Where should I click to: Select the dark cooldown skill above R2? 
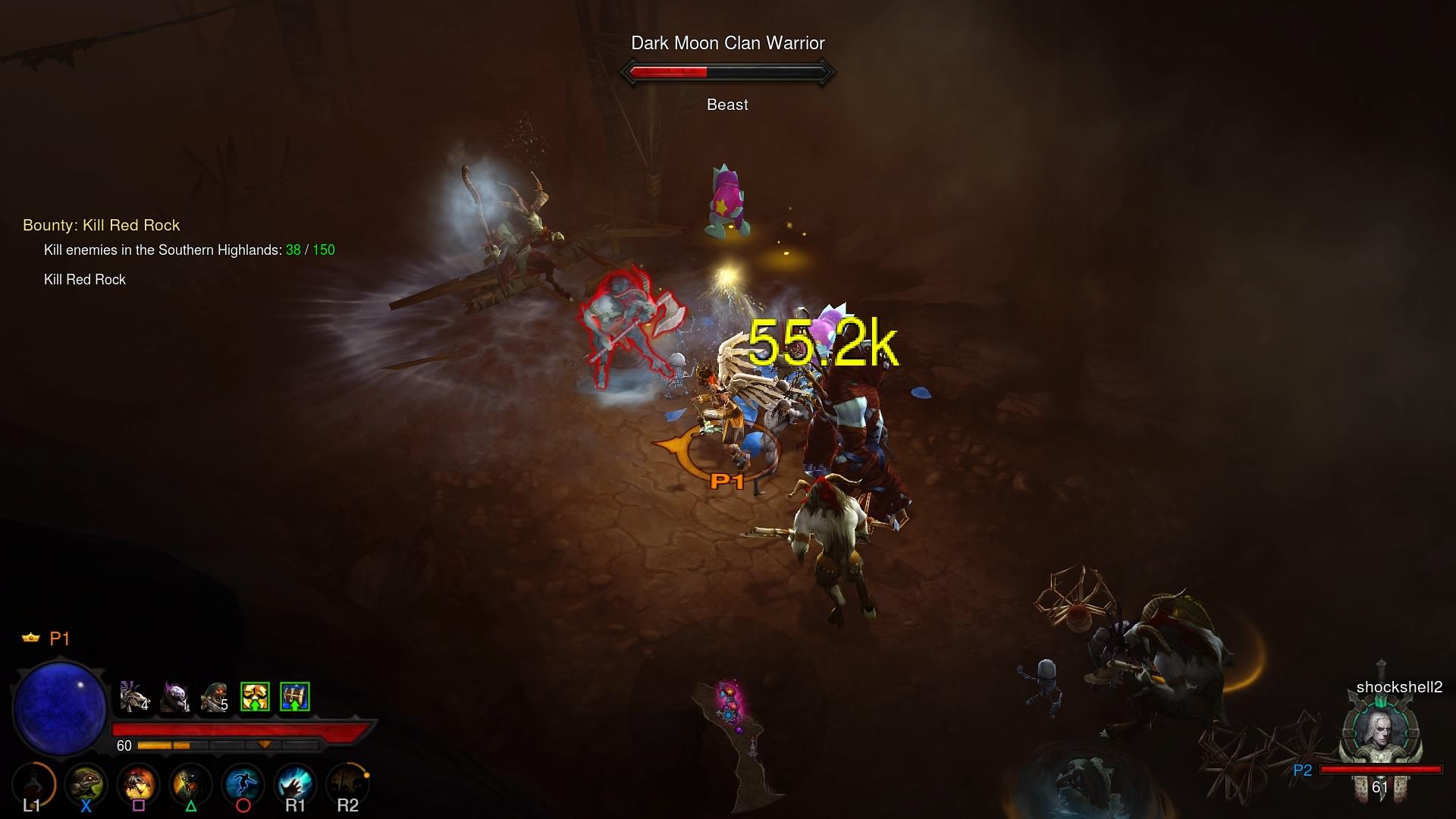pyautogui.click(x=347, y=784)
